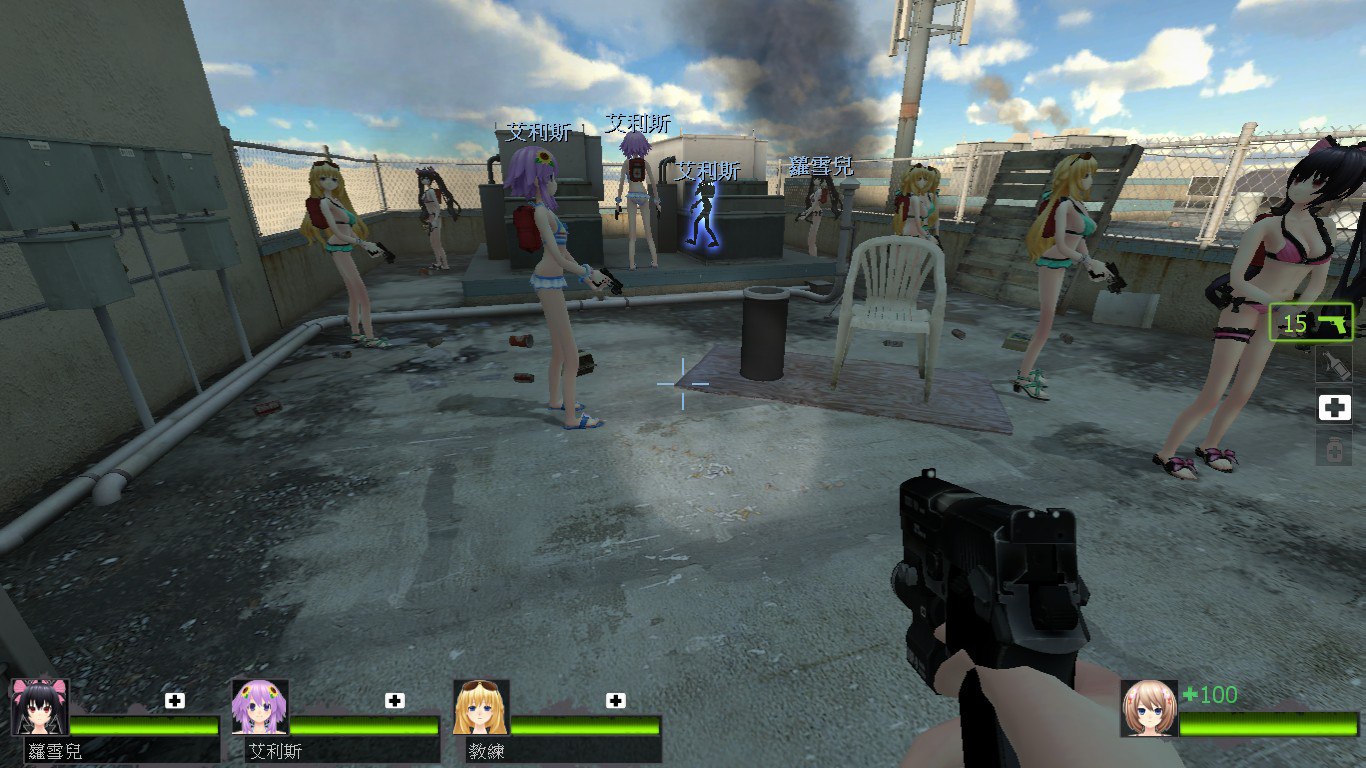1366x768 pixels.
Task: Click the medkit icon above 艾利斯's health bar
Action: 395,700
